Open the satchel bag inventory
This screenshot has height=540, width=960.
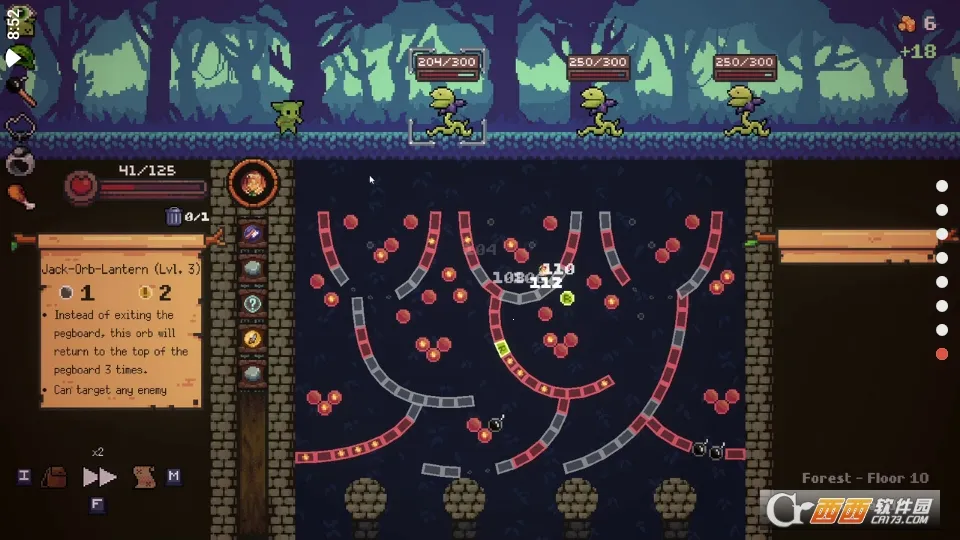click(54, 477)
